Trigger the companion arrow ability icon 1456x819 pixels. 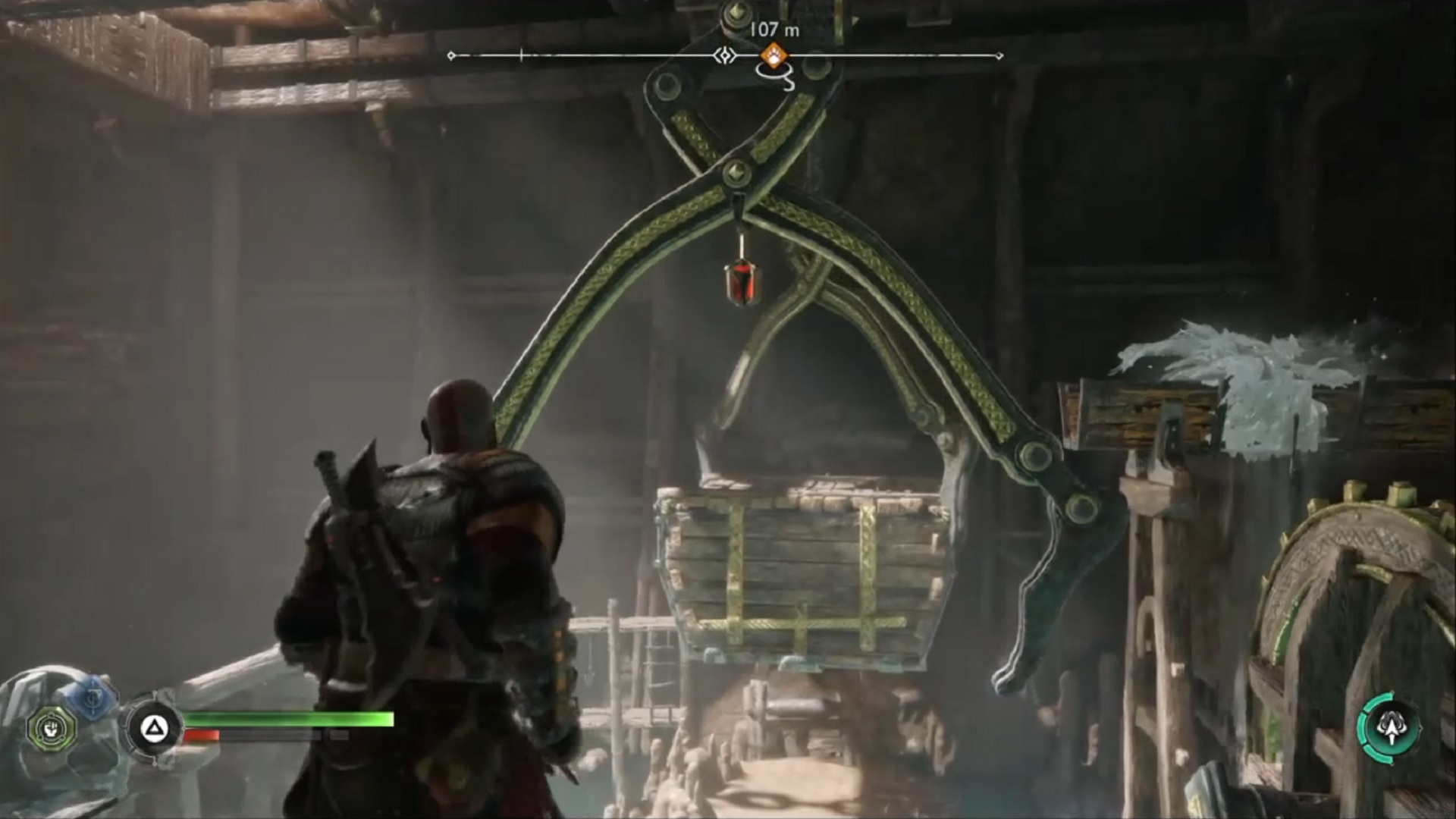[1389, 727]
